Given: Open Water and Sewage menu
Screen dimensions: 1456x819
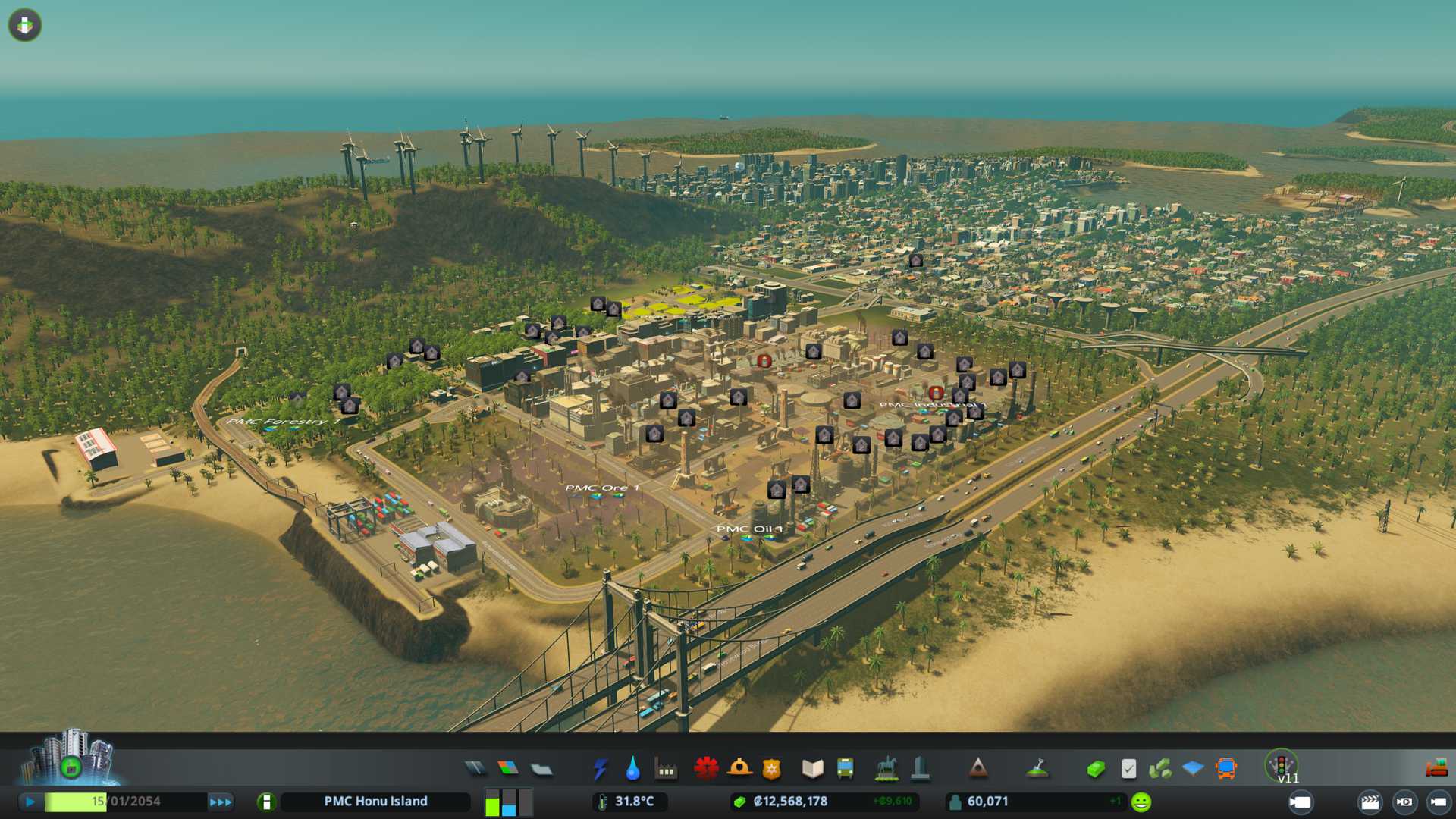Looking at the screenshot, I should (x=632, y=769).
